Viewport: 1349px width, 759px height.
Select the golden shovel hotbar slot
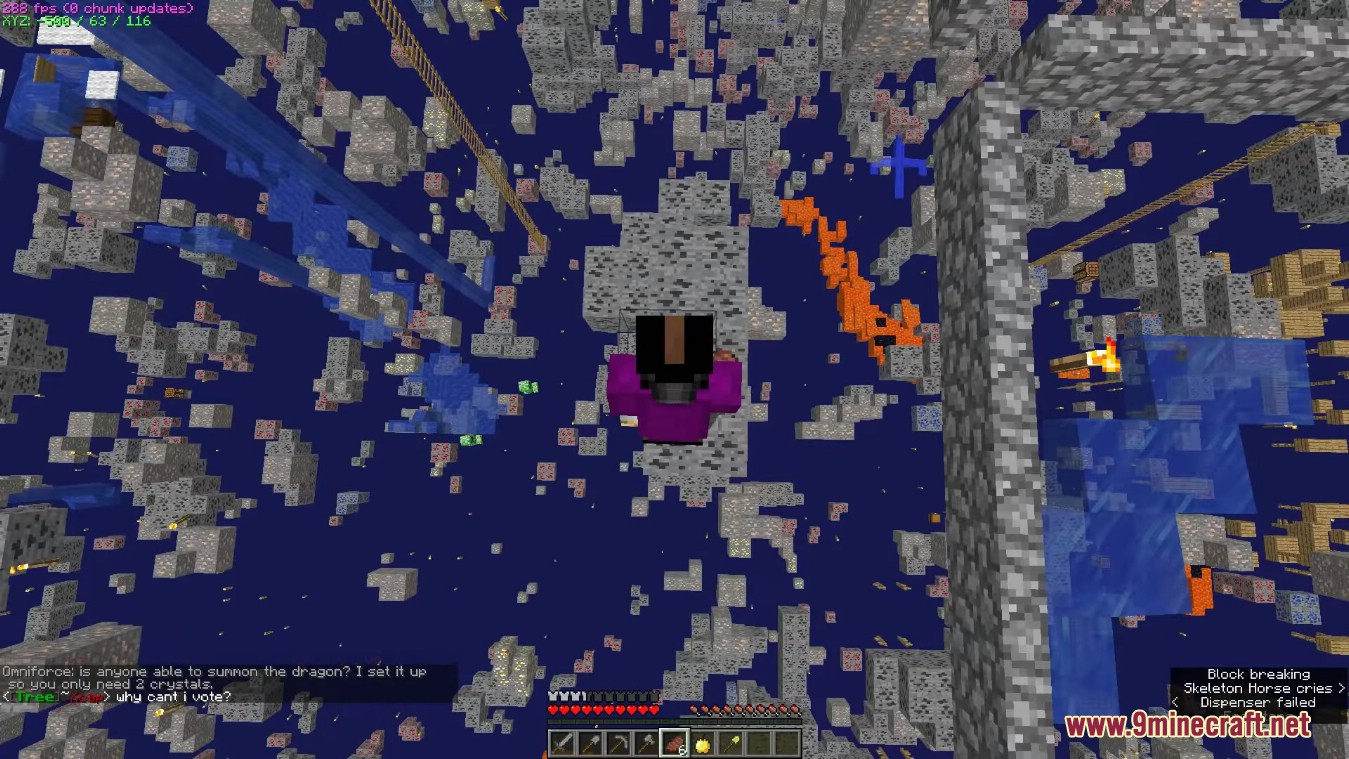point(731,744)
